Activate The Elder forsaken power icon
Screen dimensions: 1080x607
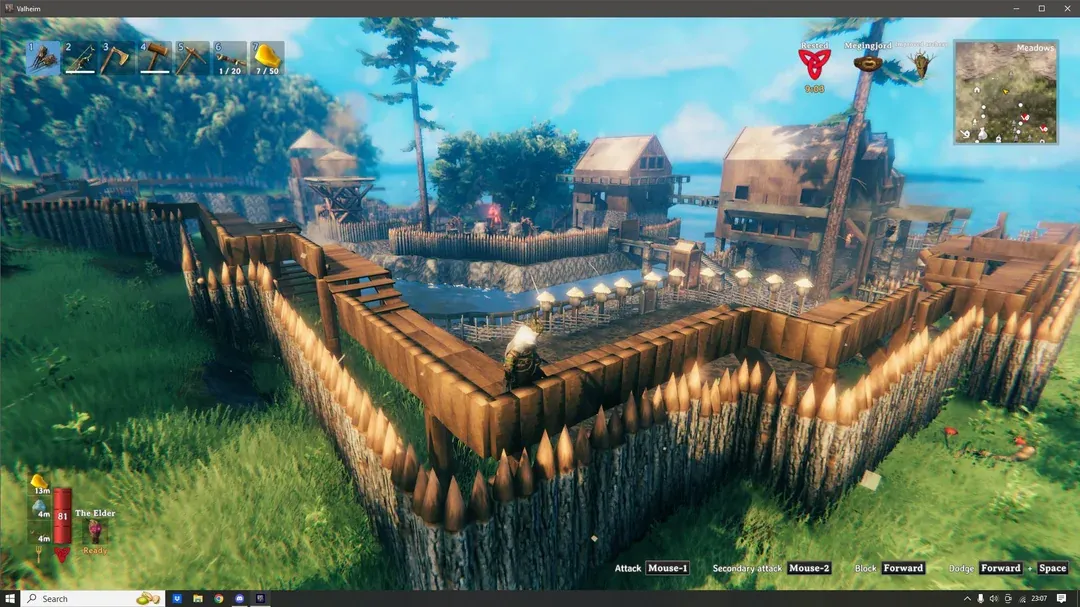pos(95,531)
